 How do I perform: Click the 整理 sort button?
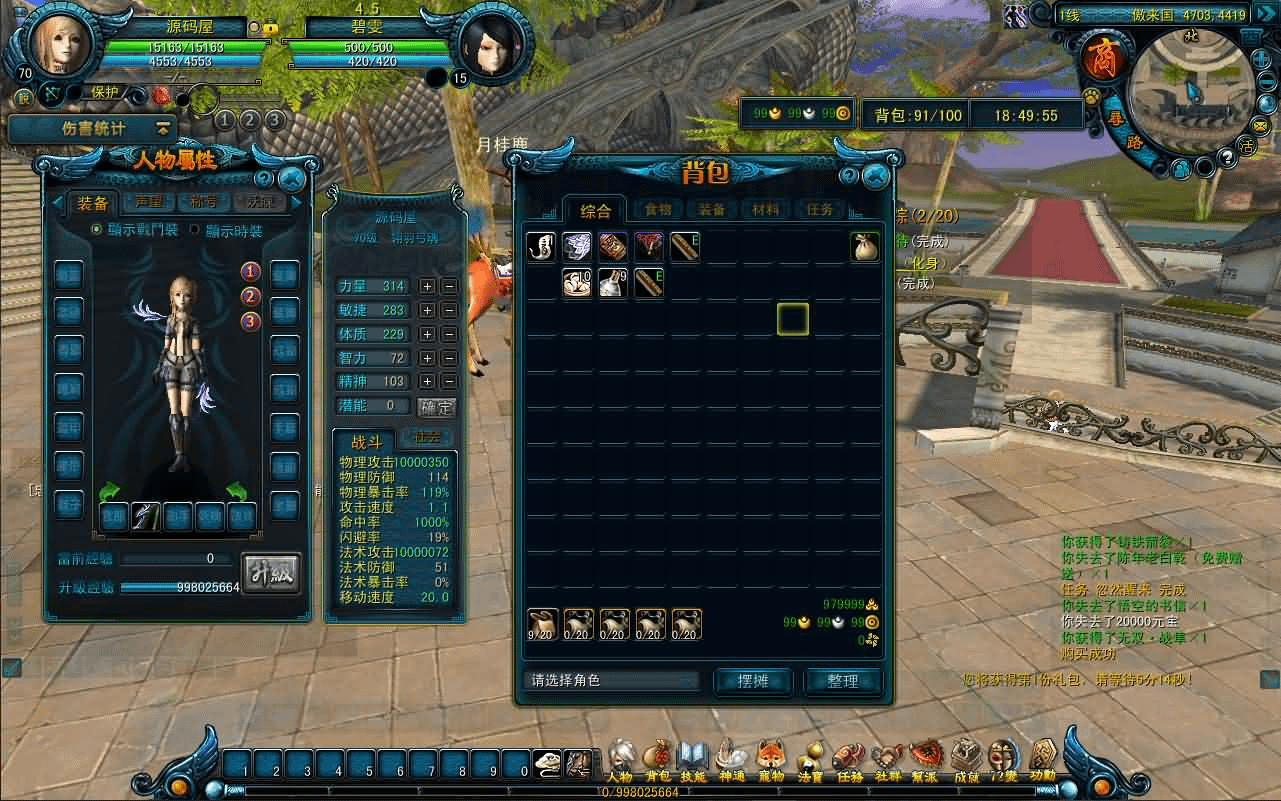pos(842,681)
